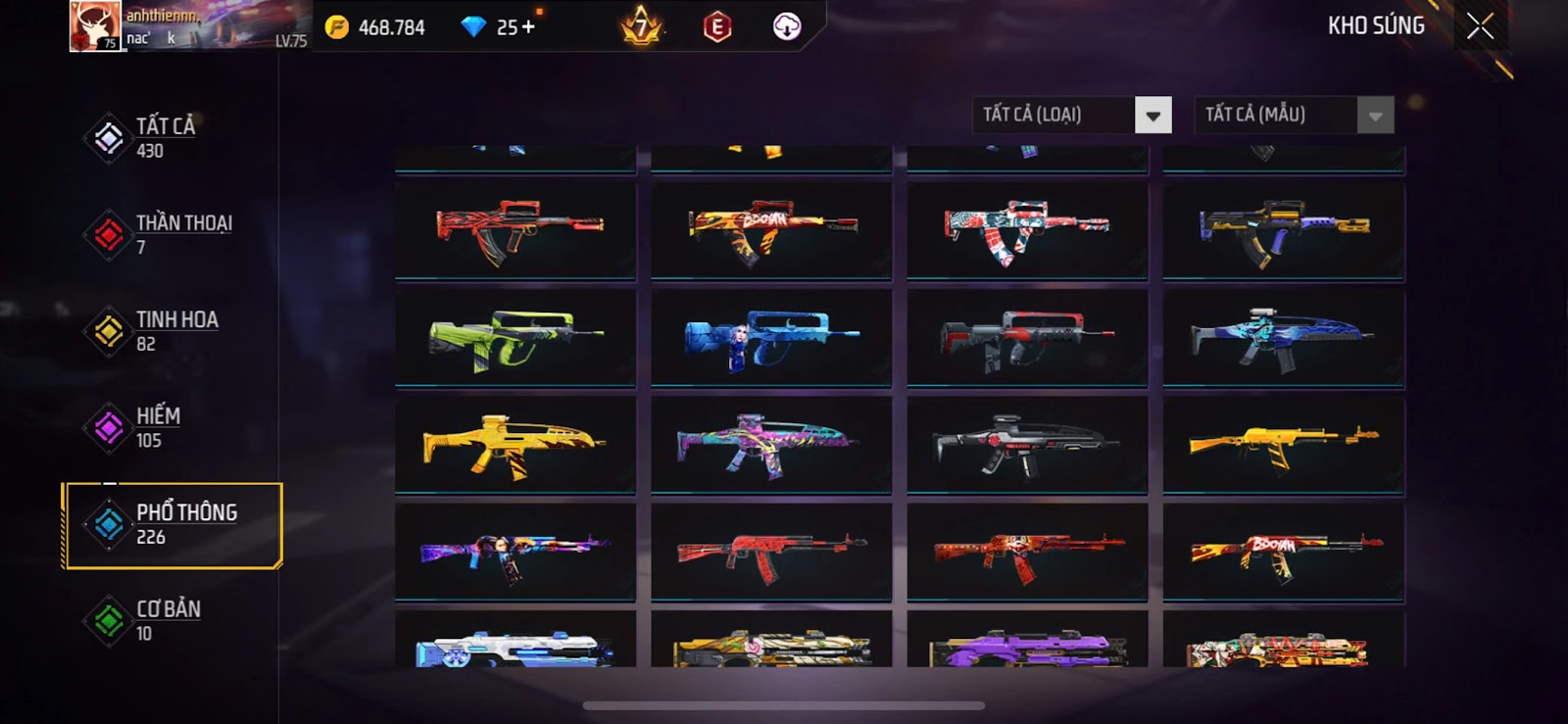Select the blue FAMAS skin
Screen dimensions: 1568x724
[771, 338]
